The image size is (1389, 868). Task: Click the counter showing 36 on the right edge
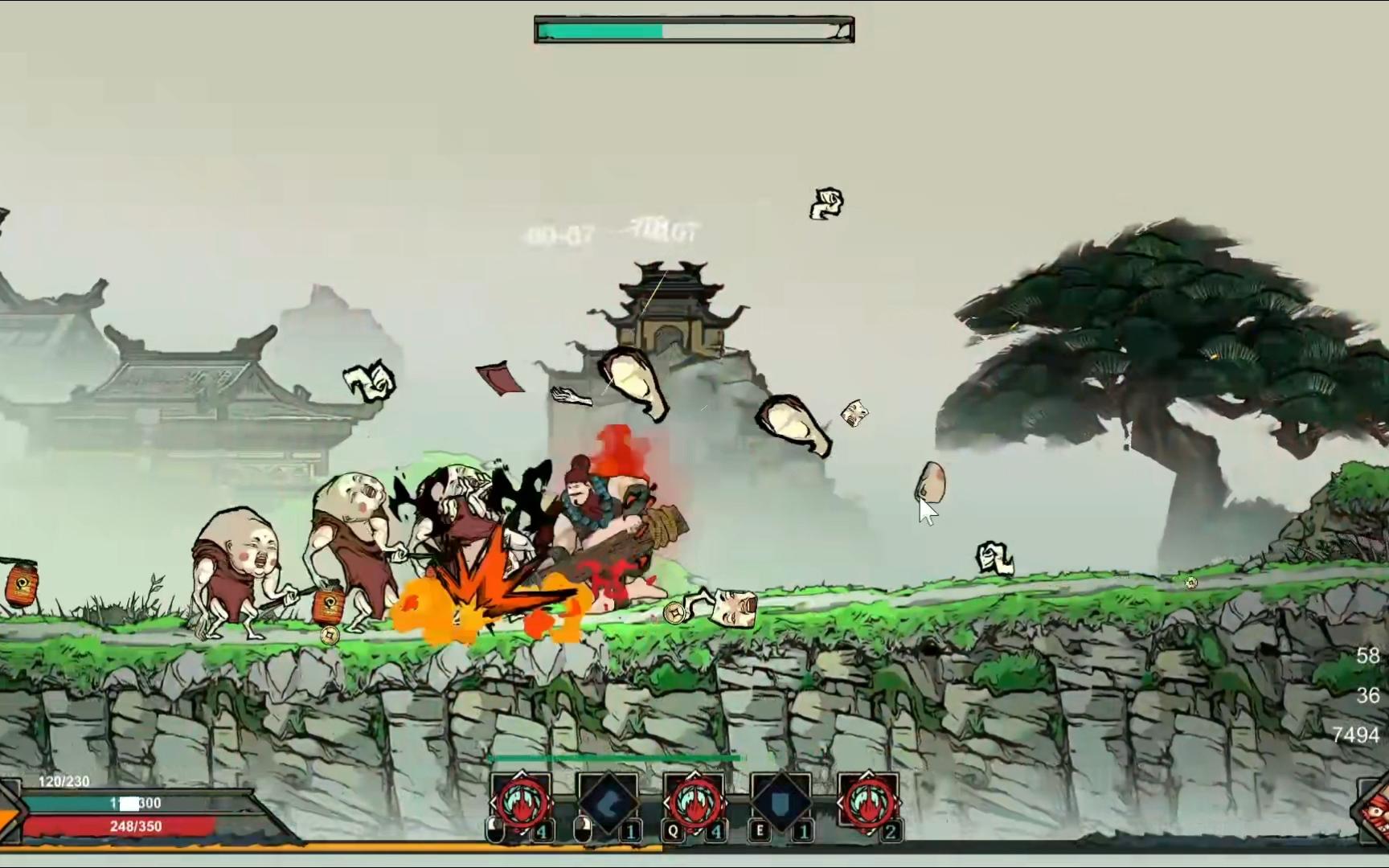coord(1368,695)
